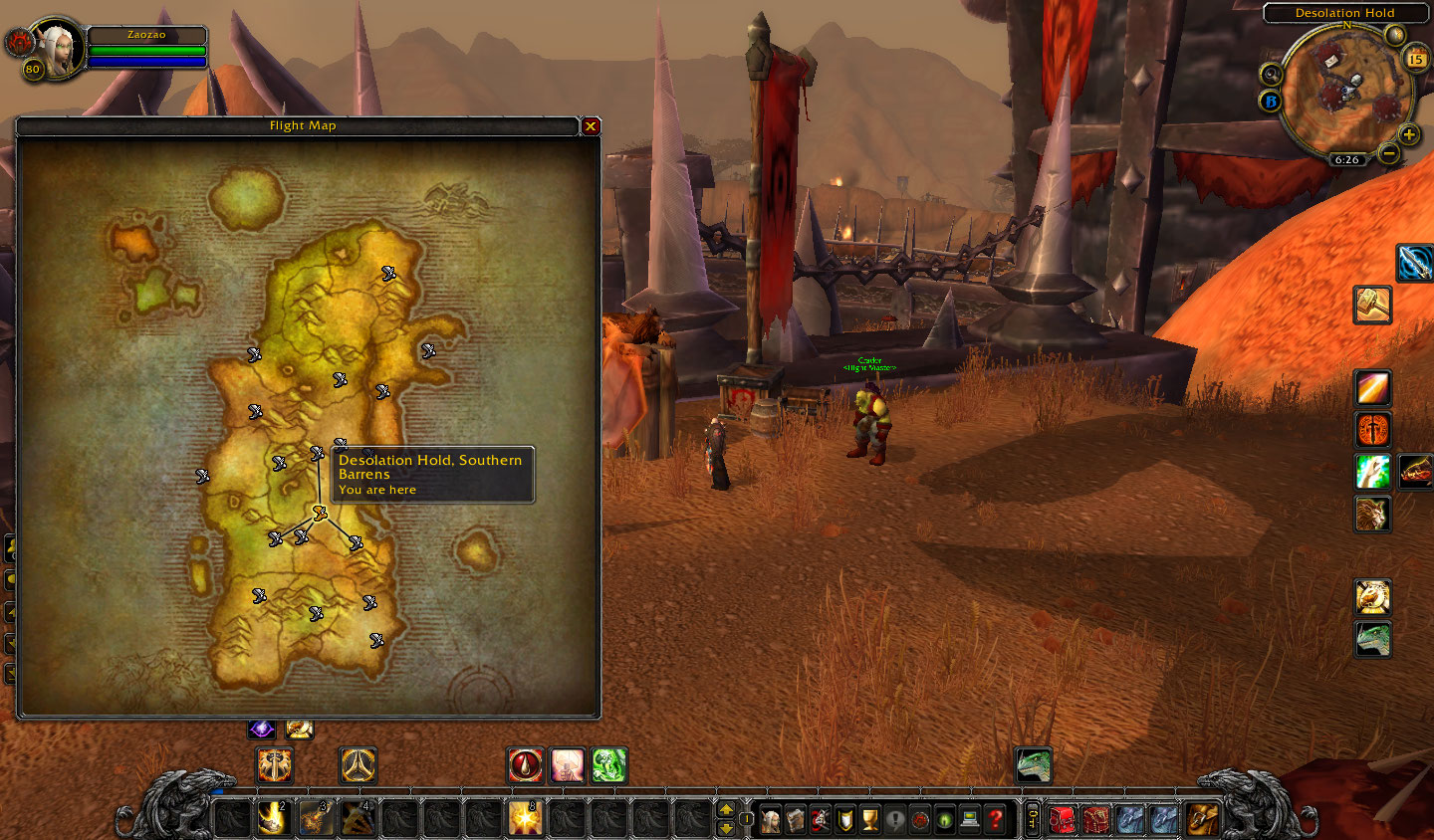The width and height of the screenshot is (1434, 840).
Task: Activate the red blood drop seal ability
Action: pos(526,764)
